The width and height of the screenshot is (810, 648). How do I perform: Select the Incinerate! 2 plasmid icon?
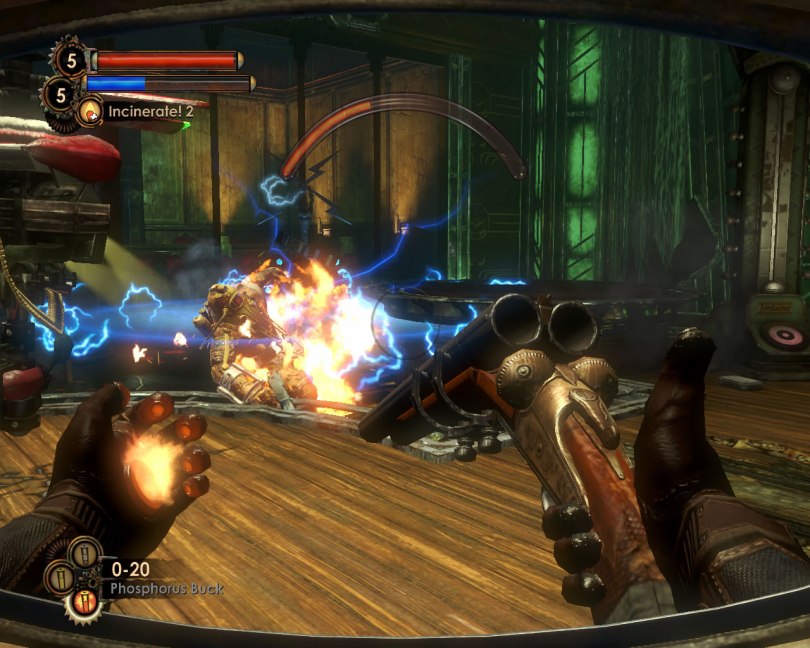[x=90, y=111]
